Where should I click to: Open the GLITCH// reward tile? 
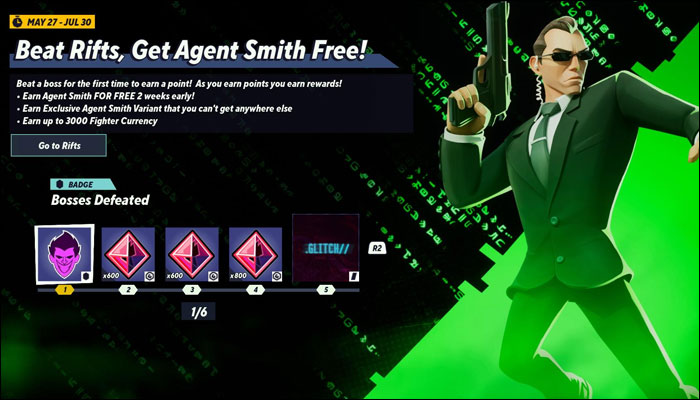tap(325, 248)
